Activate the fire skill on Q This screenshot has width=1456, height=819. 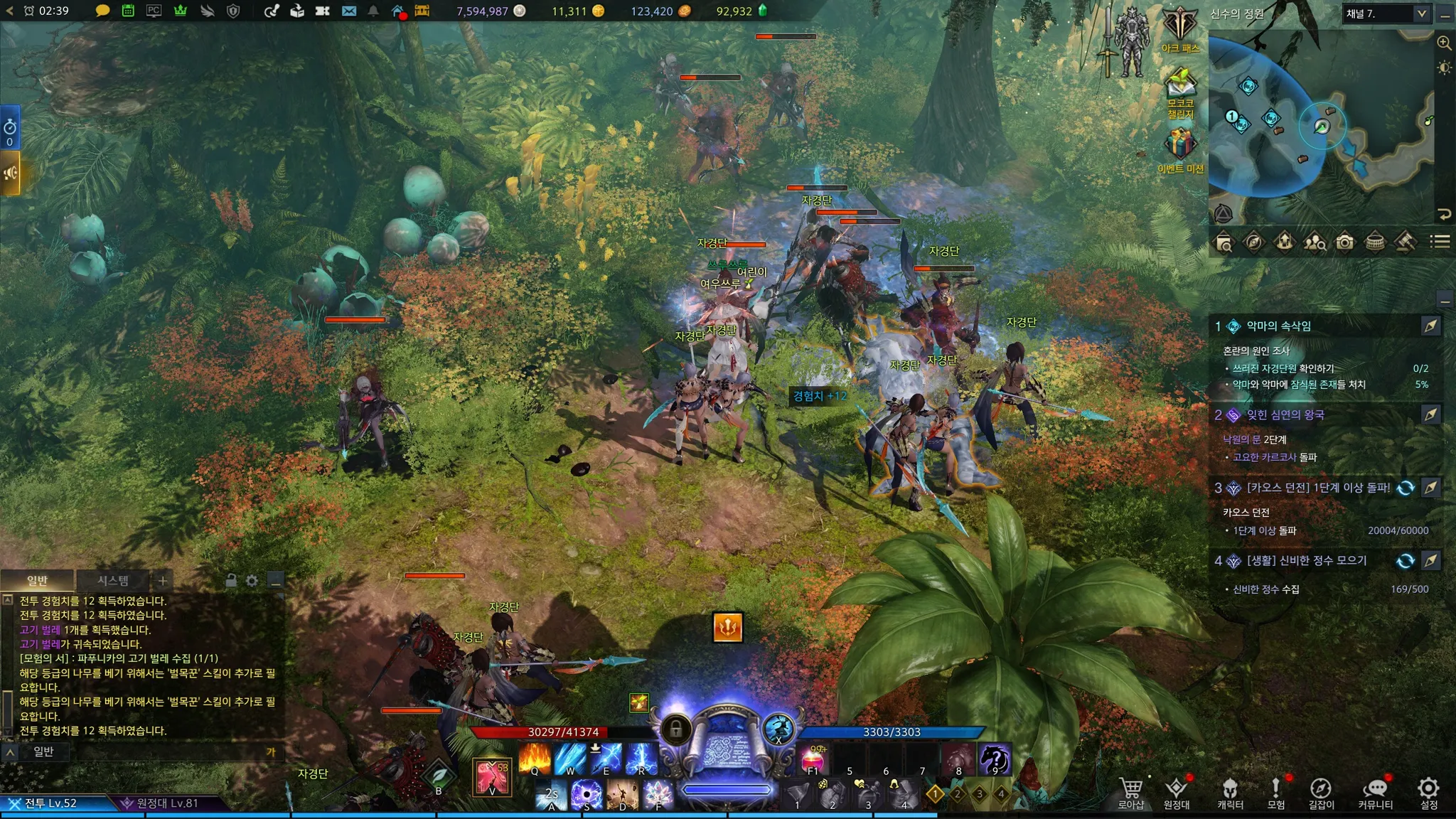pos(535,759)
